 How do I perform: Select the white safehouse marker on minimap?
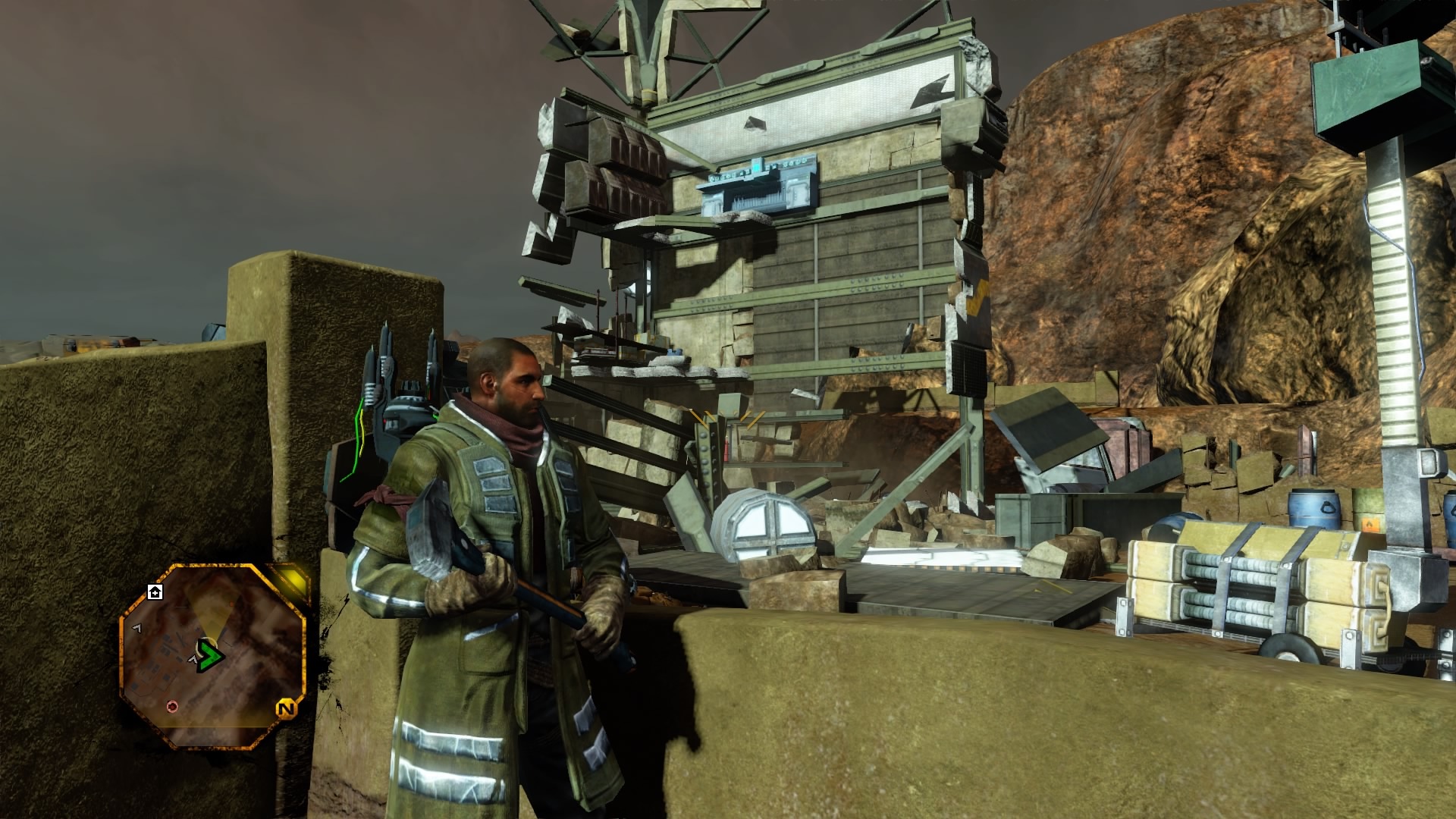(155, 591)
